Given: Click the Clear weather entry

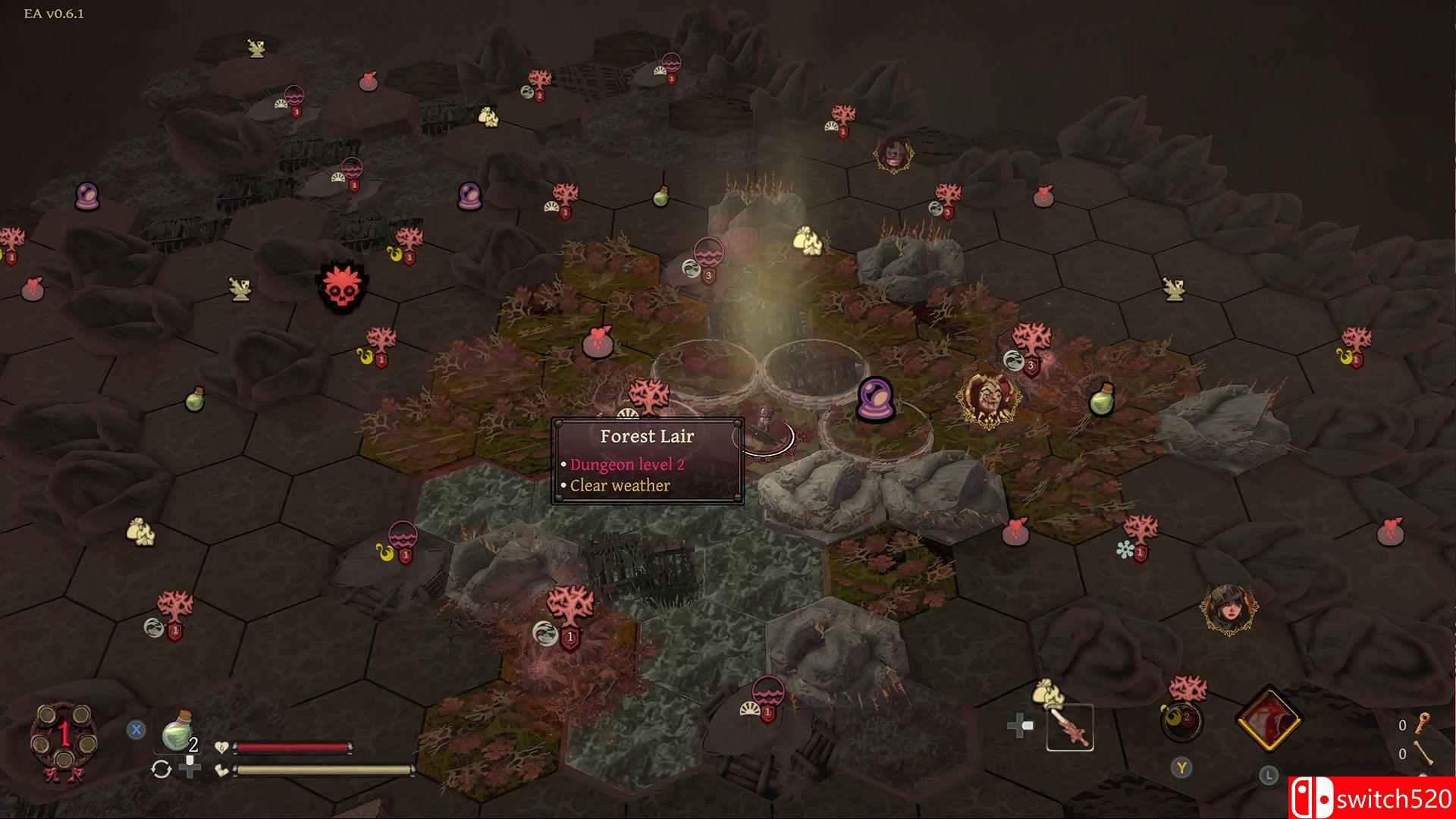Looking at the screenshot, I should point(619,485).
